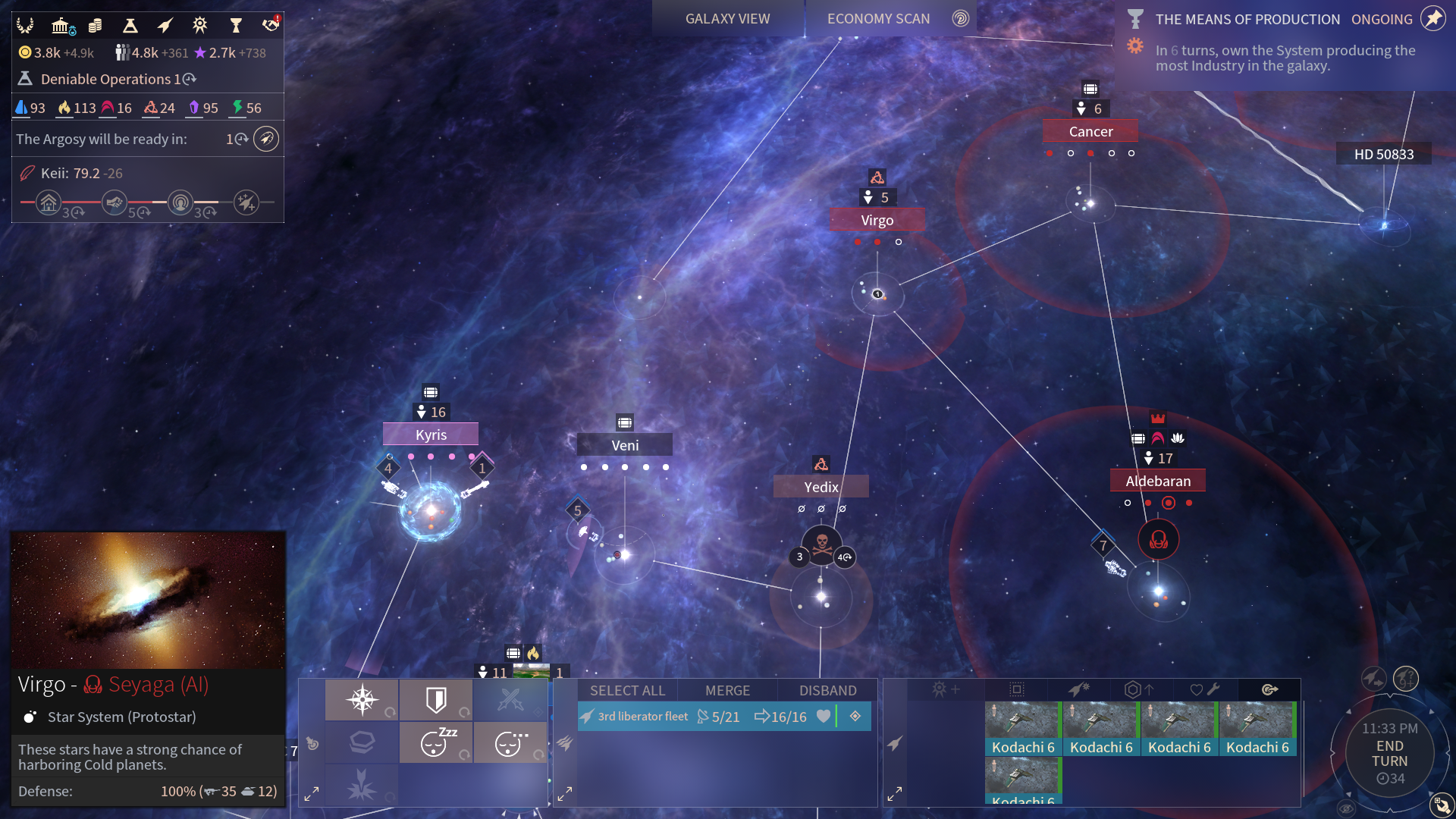This screenshot has width=1456, height=819.
Task: Open the diplomacy handshake screen
Action: point(271,26)
